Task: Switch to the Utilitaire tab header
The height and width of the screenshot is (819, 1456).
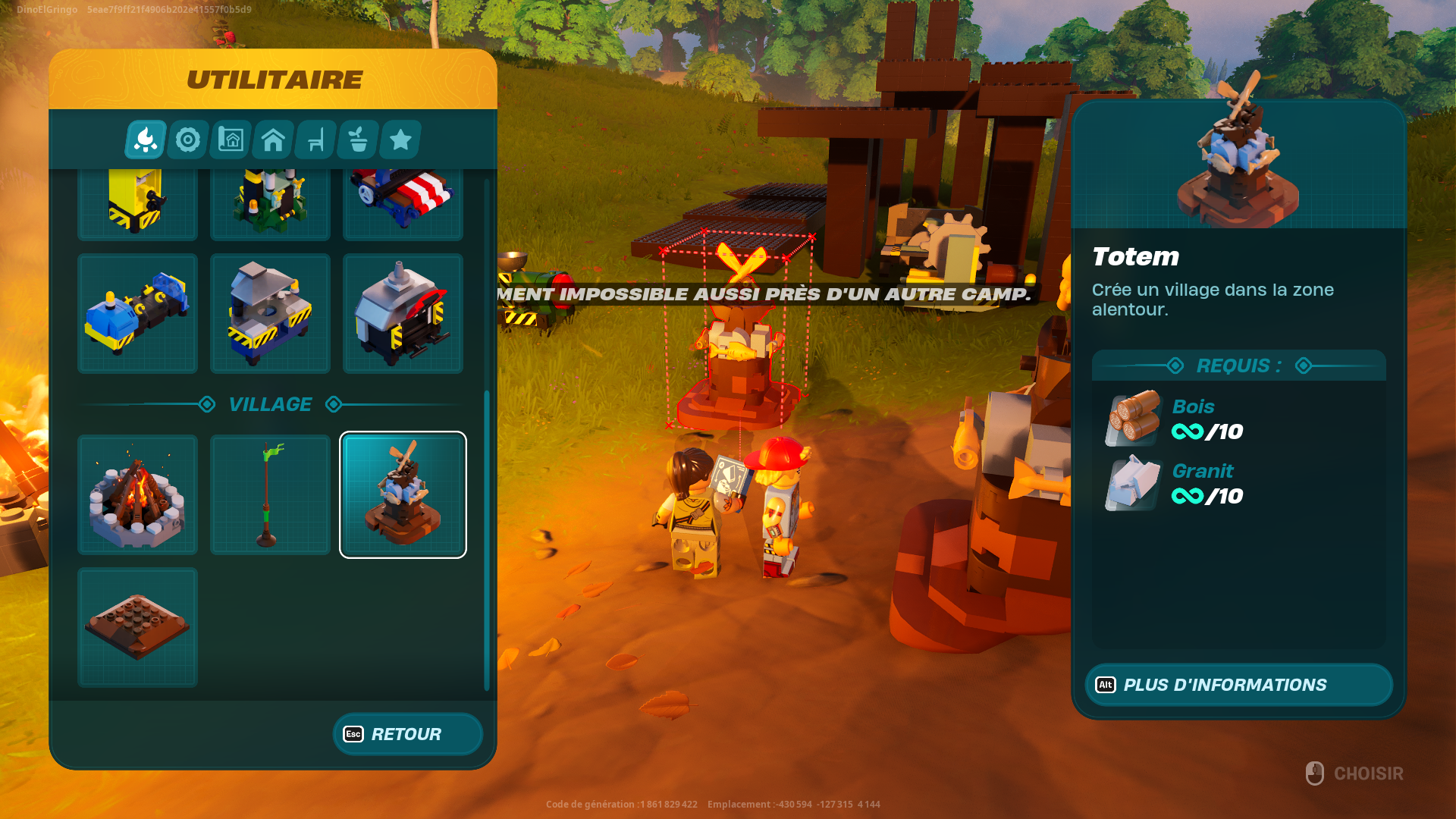Action: 273,78
